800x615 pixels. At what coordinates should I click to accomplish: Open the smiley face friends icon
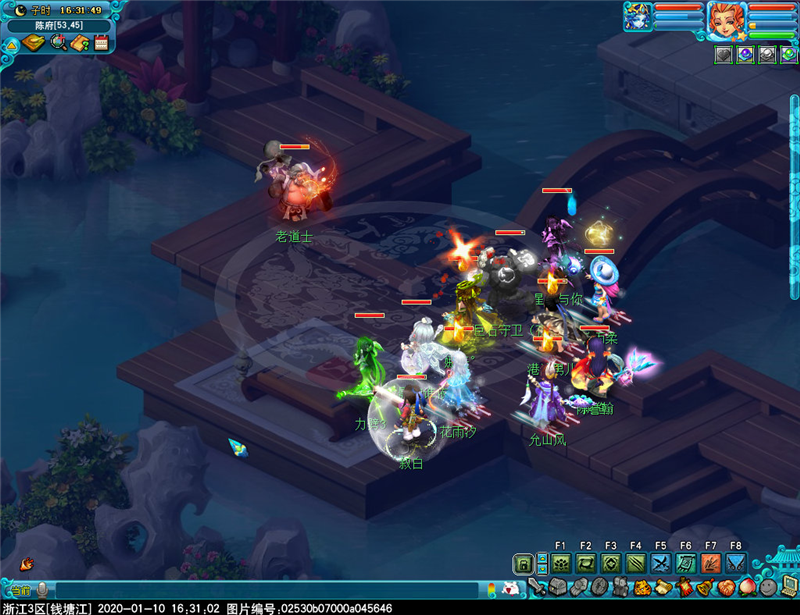pos(768,587)
